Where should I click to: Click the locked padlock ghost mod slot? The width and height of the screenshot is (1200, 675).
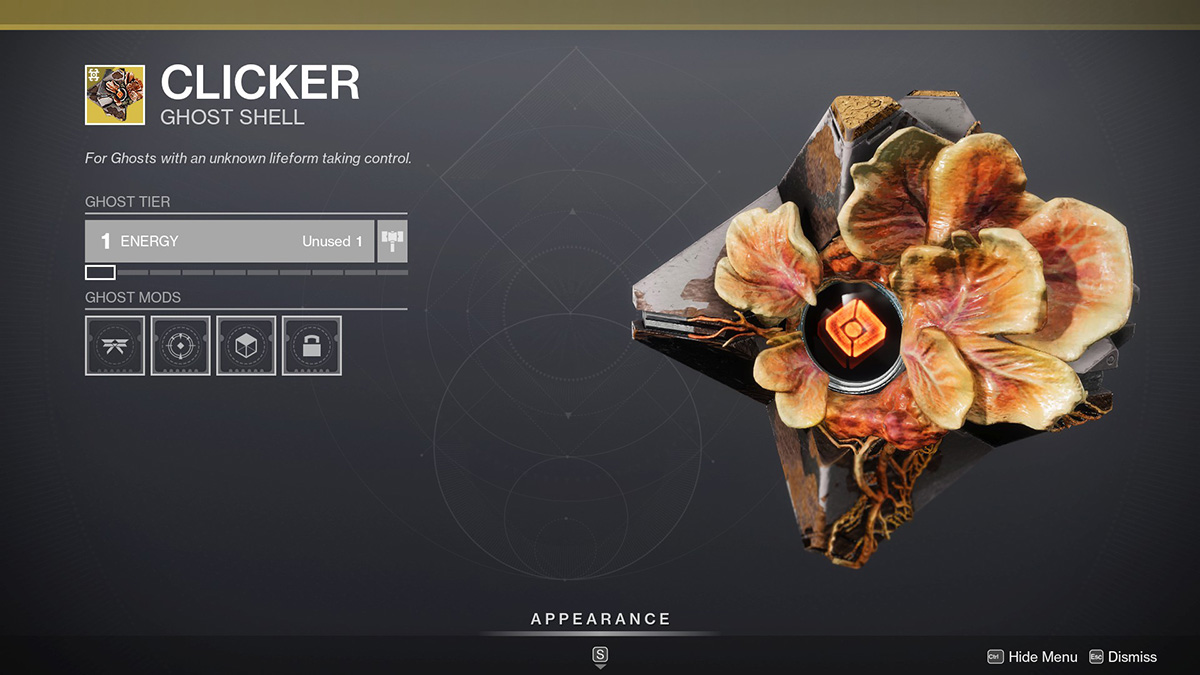coord(312,346)
